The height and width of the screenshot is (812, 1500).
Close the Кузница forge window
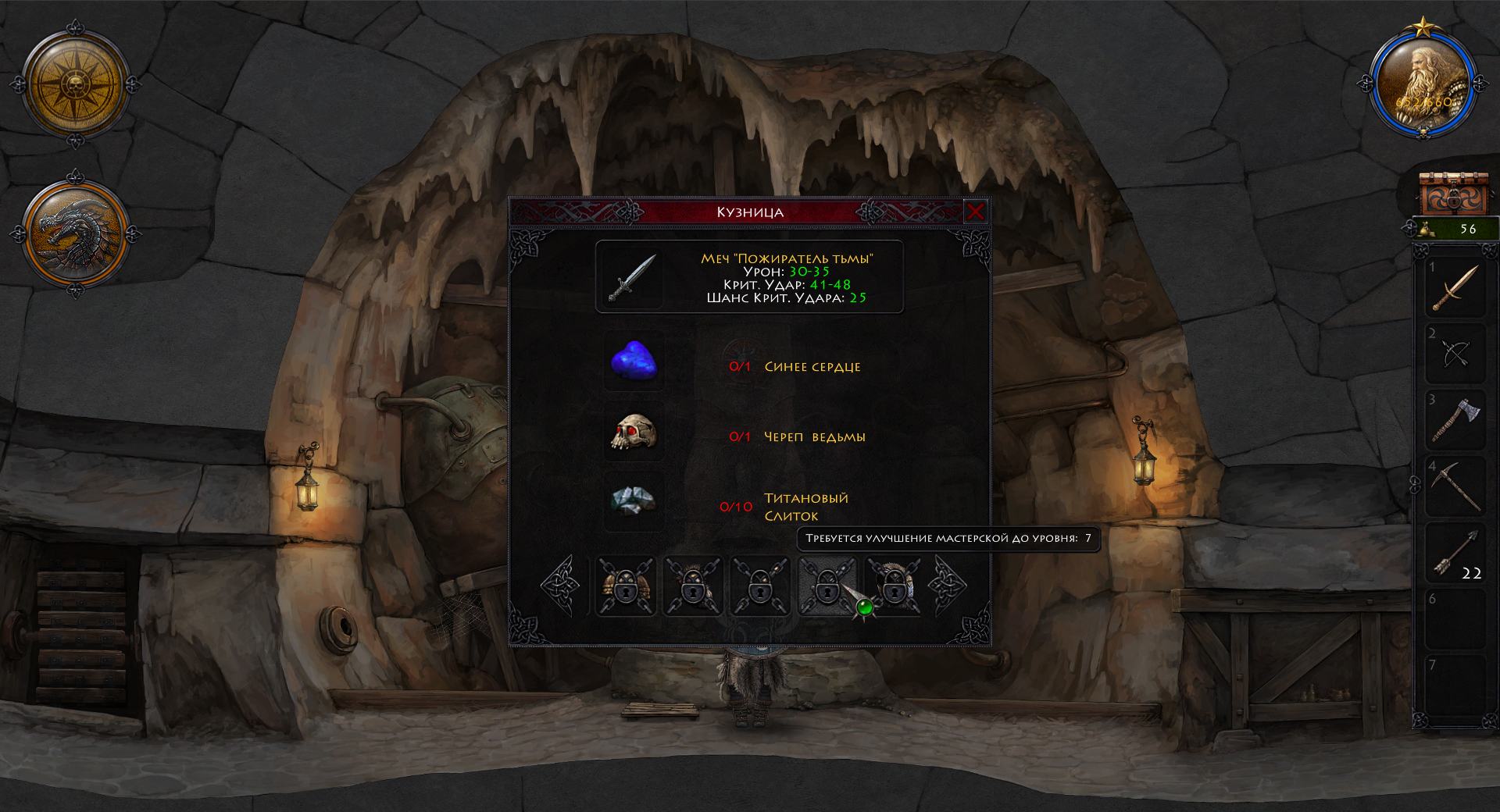[x=975, y=212]
